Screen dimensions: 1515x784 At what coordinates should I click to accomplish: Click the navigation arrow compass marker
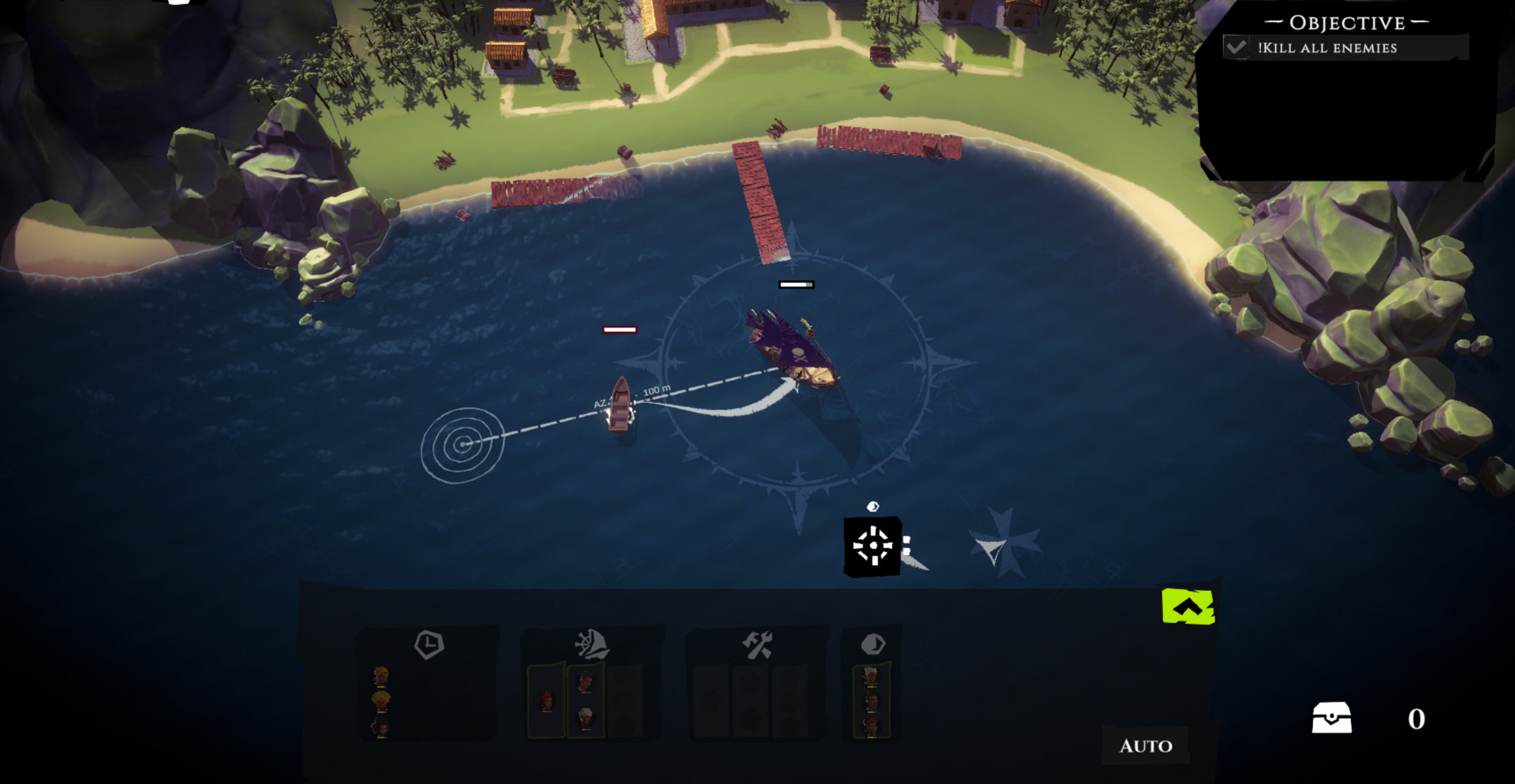click(x=991, y=549)
